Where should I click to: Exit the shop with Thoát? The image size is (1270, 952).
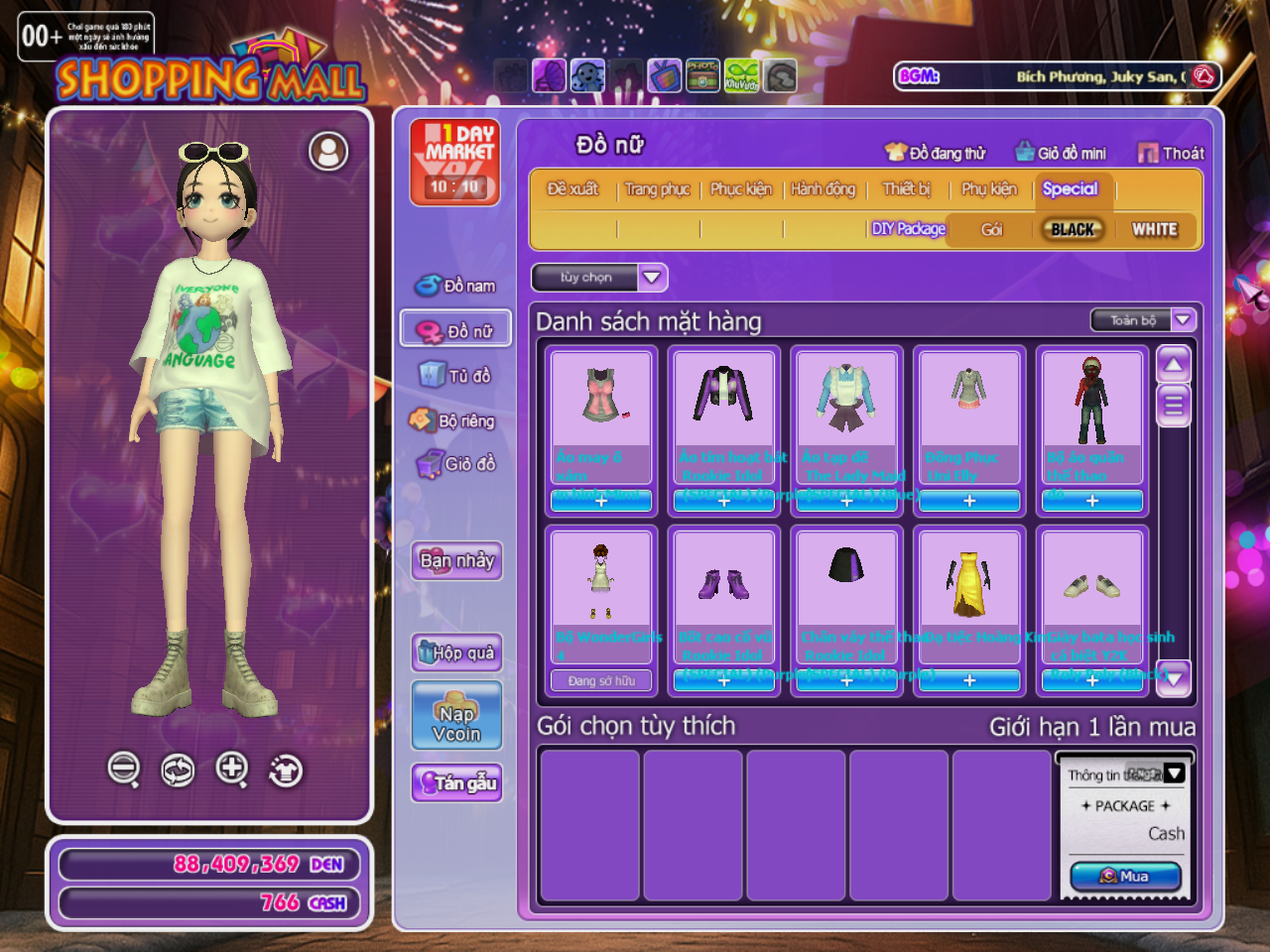coord(1172,153)
